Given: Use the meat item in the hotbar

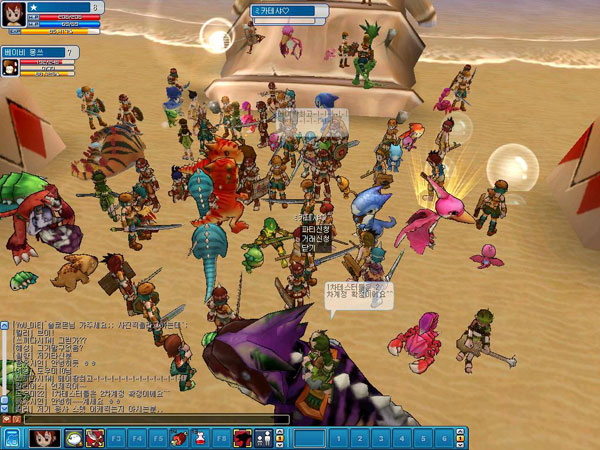Looking at the screenshot, I should click(x=178, y=438).
